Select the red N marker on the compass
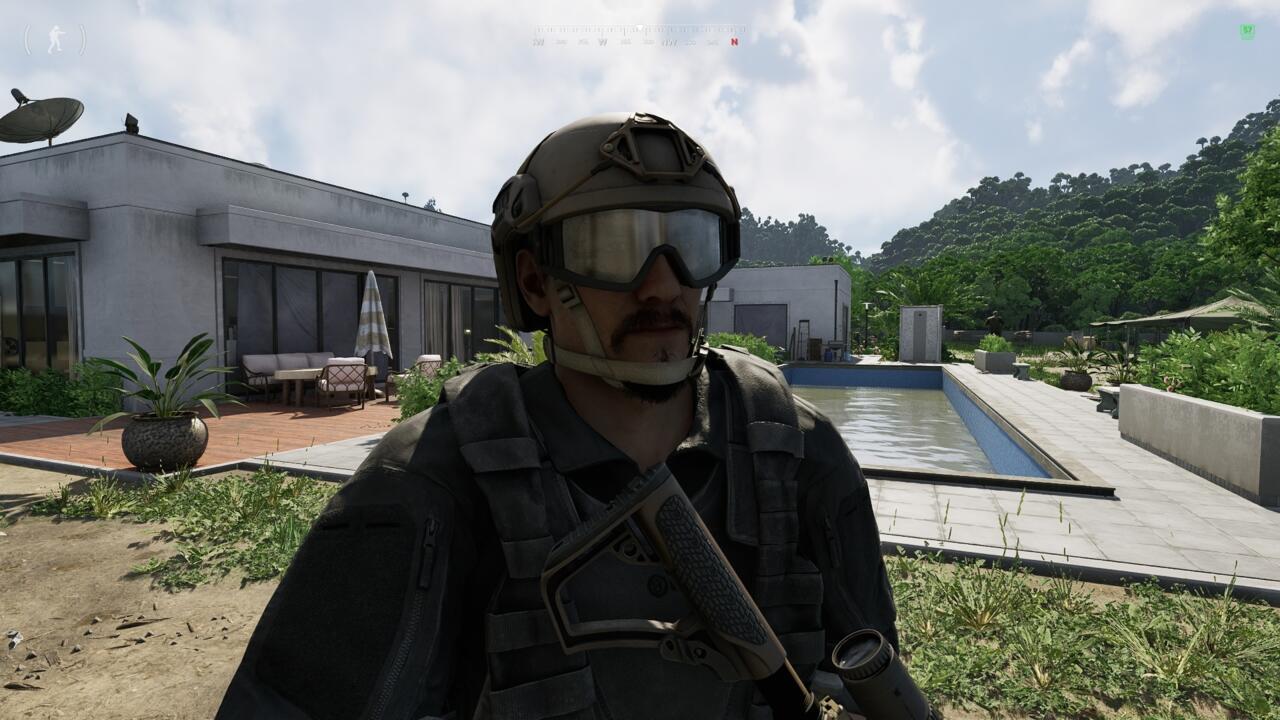1280x720 pixels. 734,42
